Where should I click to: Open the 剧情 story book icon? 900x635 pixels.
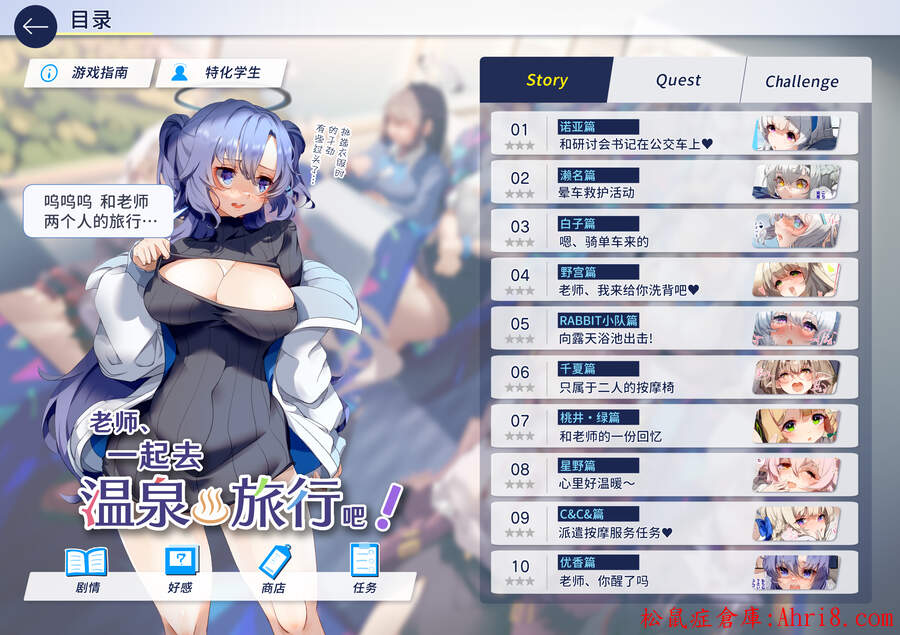tap(85, 569)
